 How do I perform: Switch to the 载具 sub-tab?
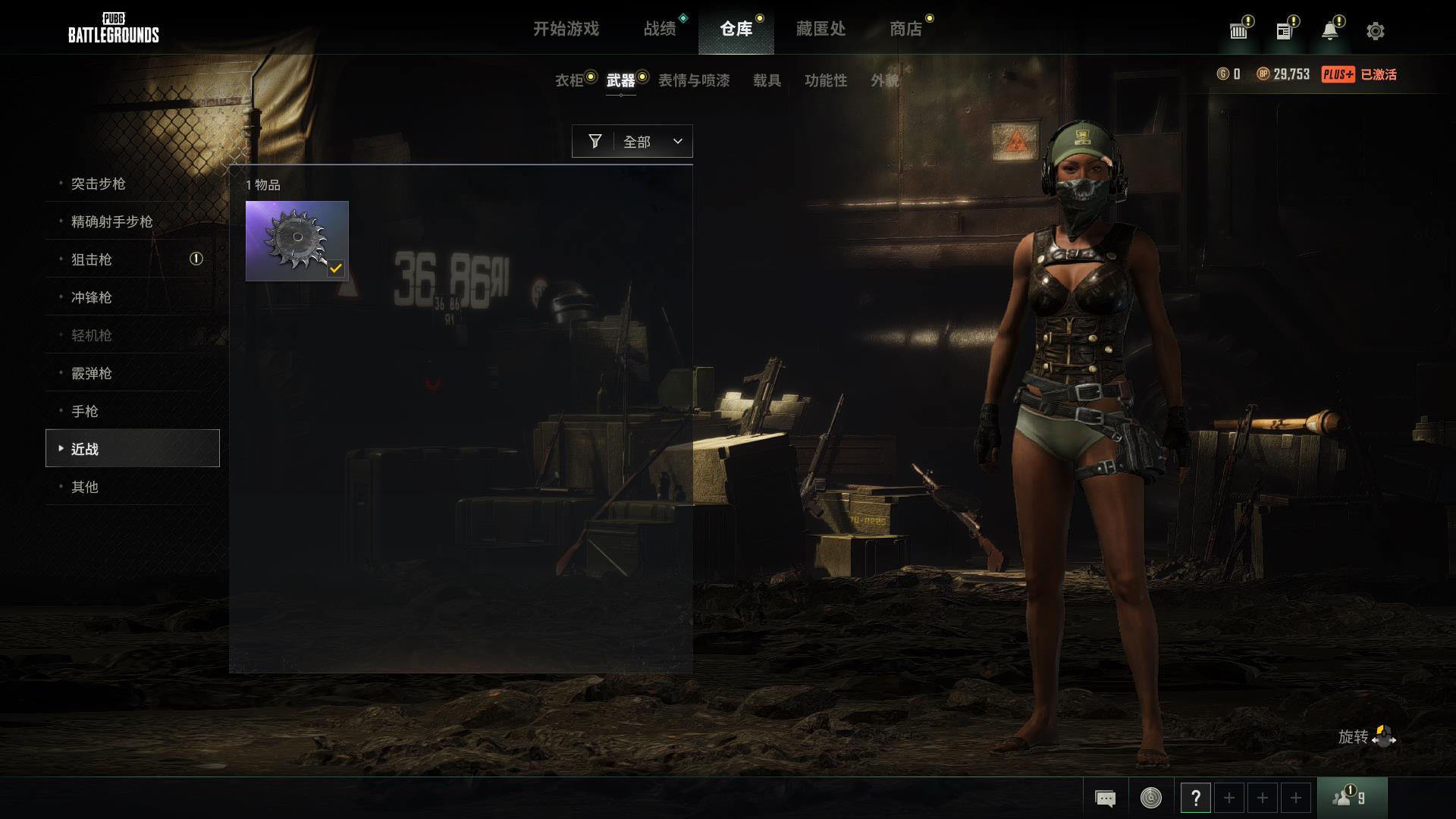pos(767,80)
